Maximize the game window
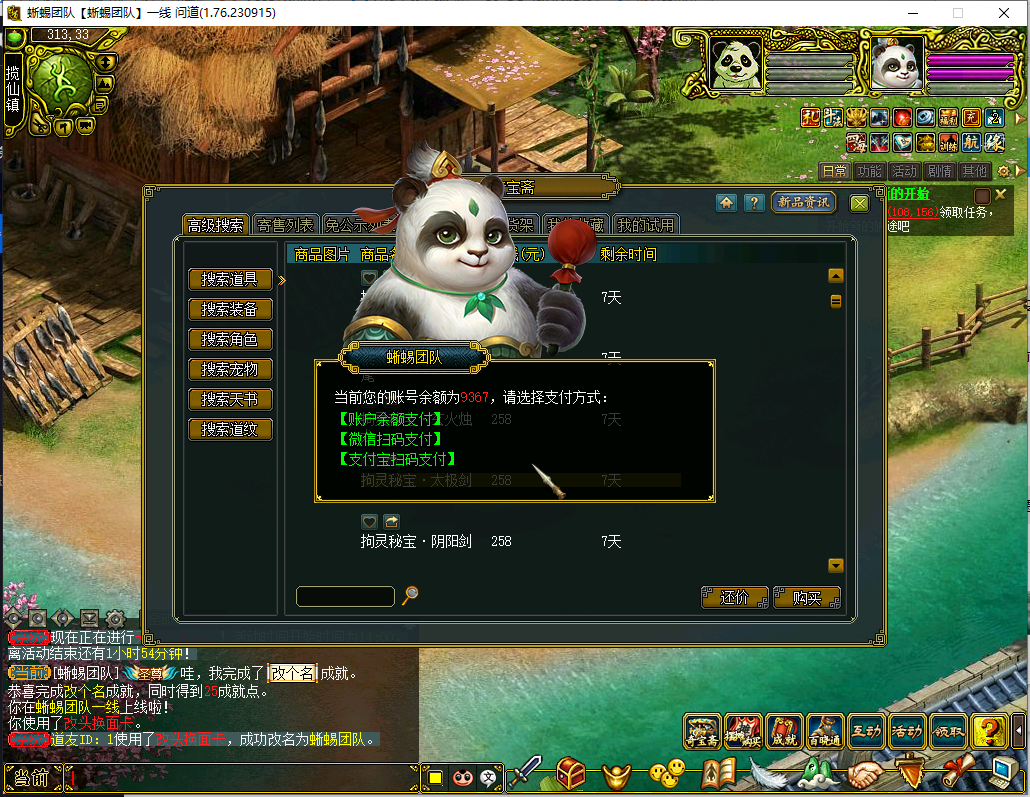 click(x=957, y=13)
